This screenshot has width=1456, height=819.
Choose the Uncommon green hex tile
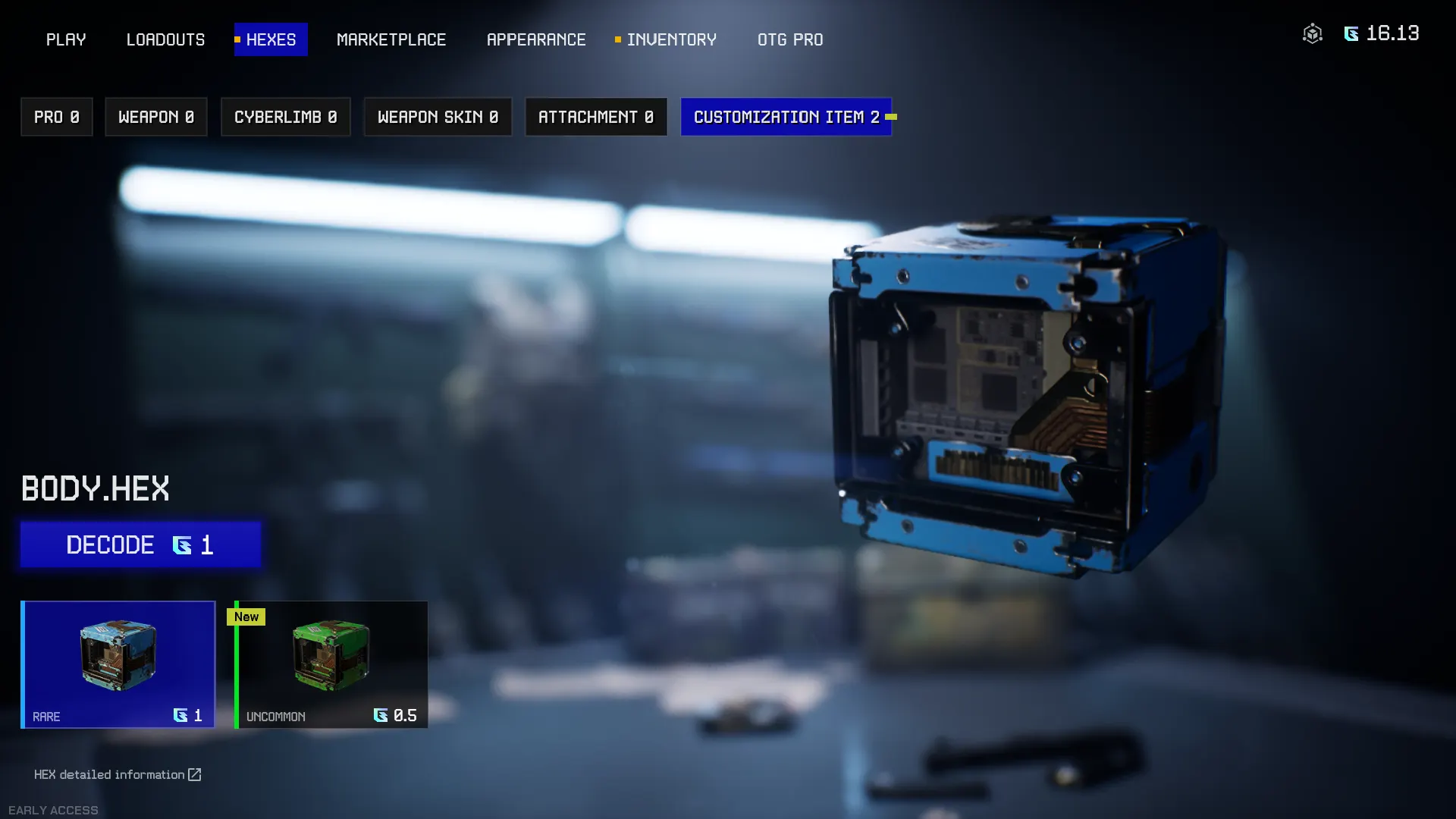coord(331,664)
